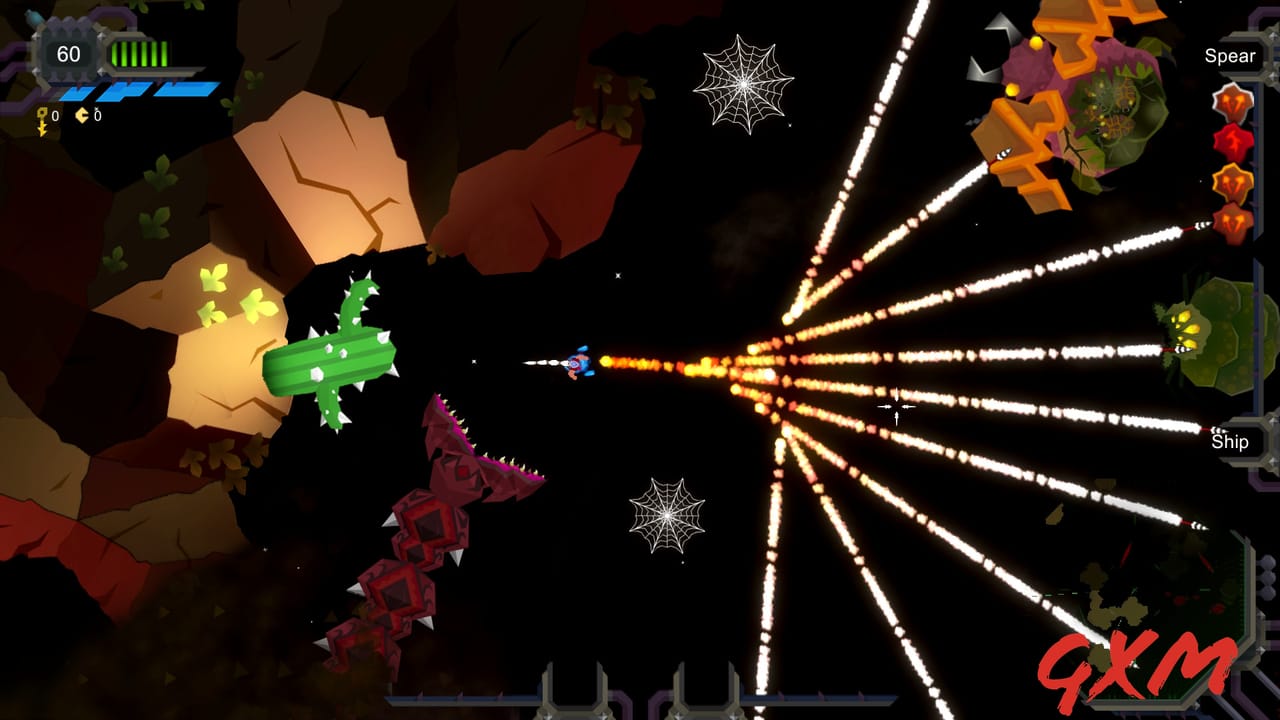
Task: Click the player's blue spaceship
Action: tap(581, 364)
